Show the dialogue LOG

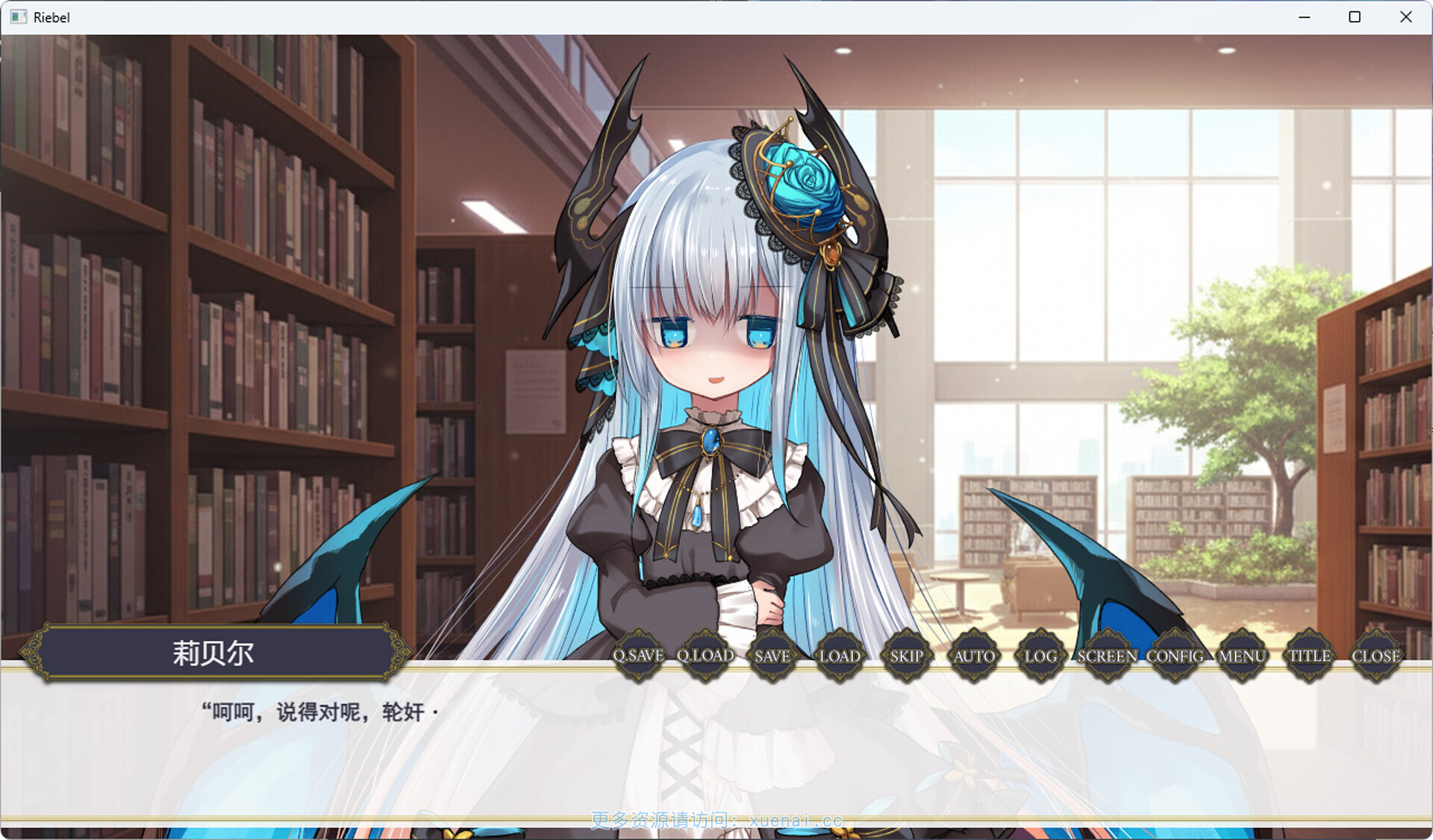pyautogui.click(x=1040, y=656)
